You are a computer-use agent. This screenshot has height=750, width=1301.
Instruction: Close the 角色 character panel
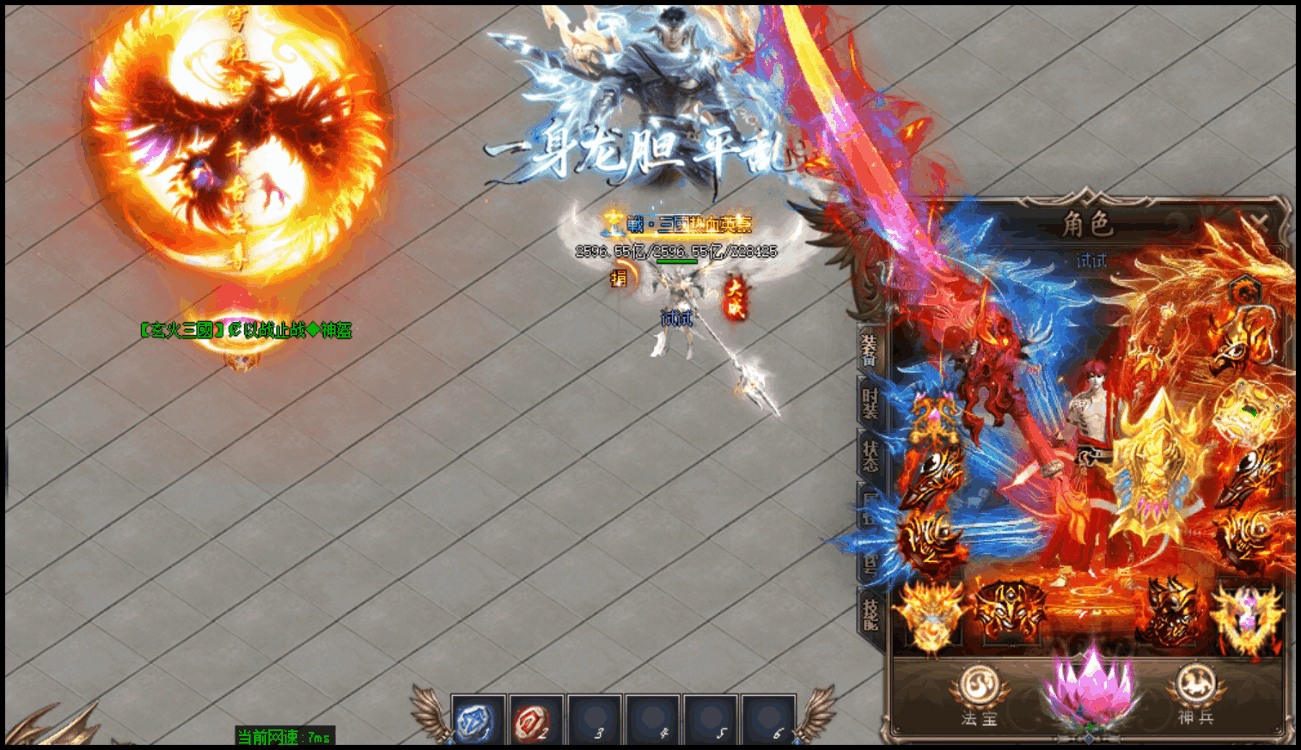(x=1261, y=222)
